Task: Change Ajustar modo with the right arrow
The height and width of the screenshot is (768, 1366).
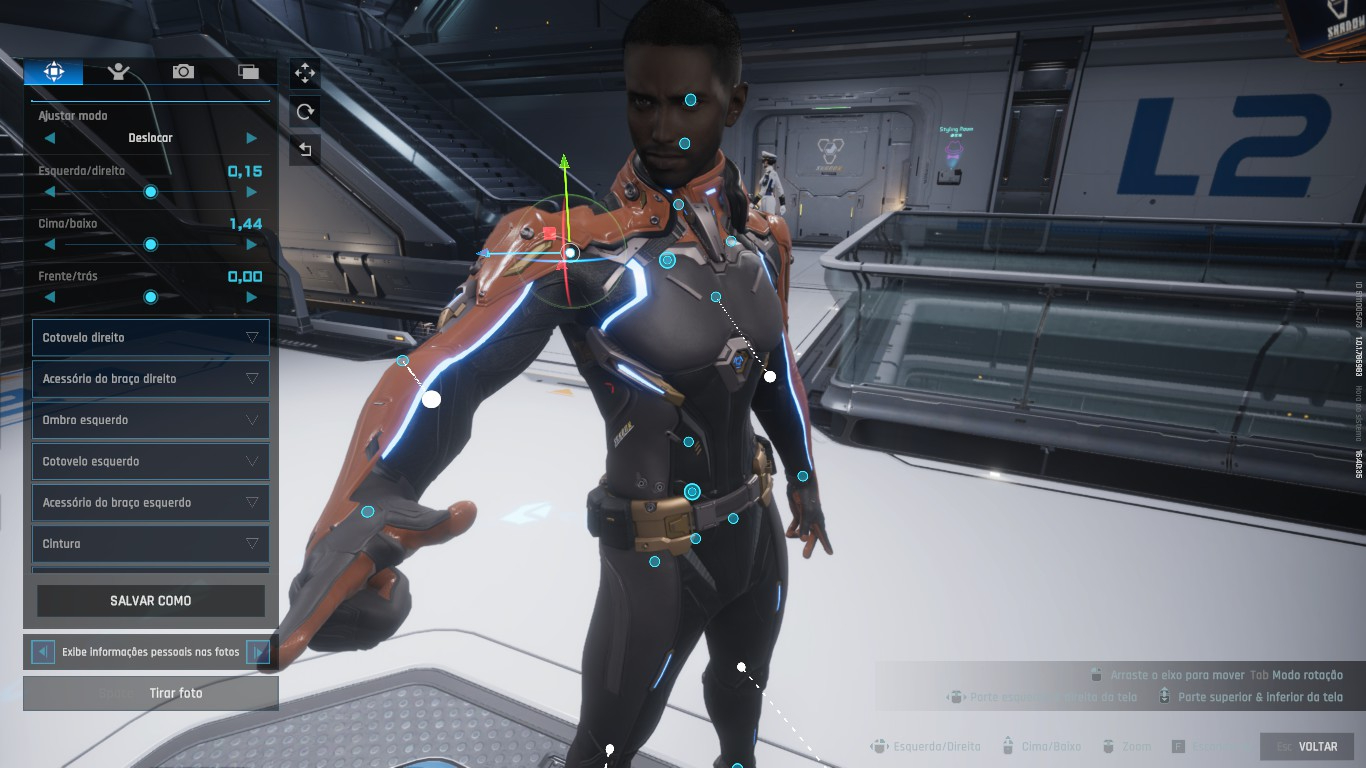Action: (x=251, y=138)
